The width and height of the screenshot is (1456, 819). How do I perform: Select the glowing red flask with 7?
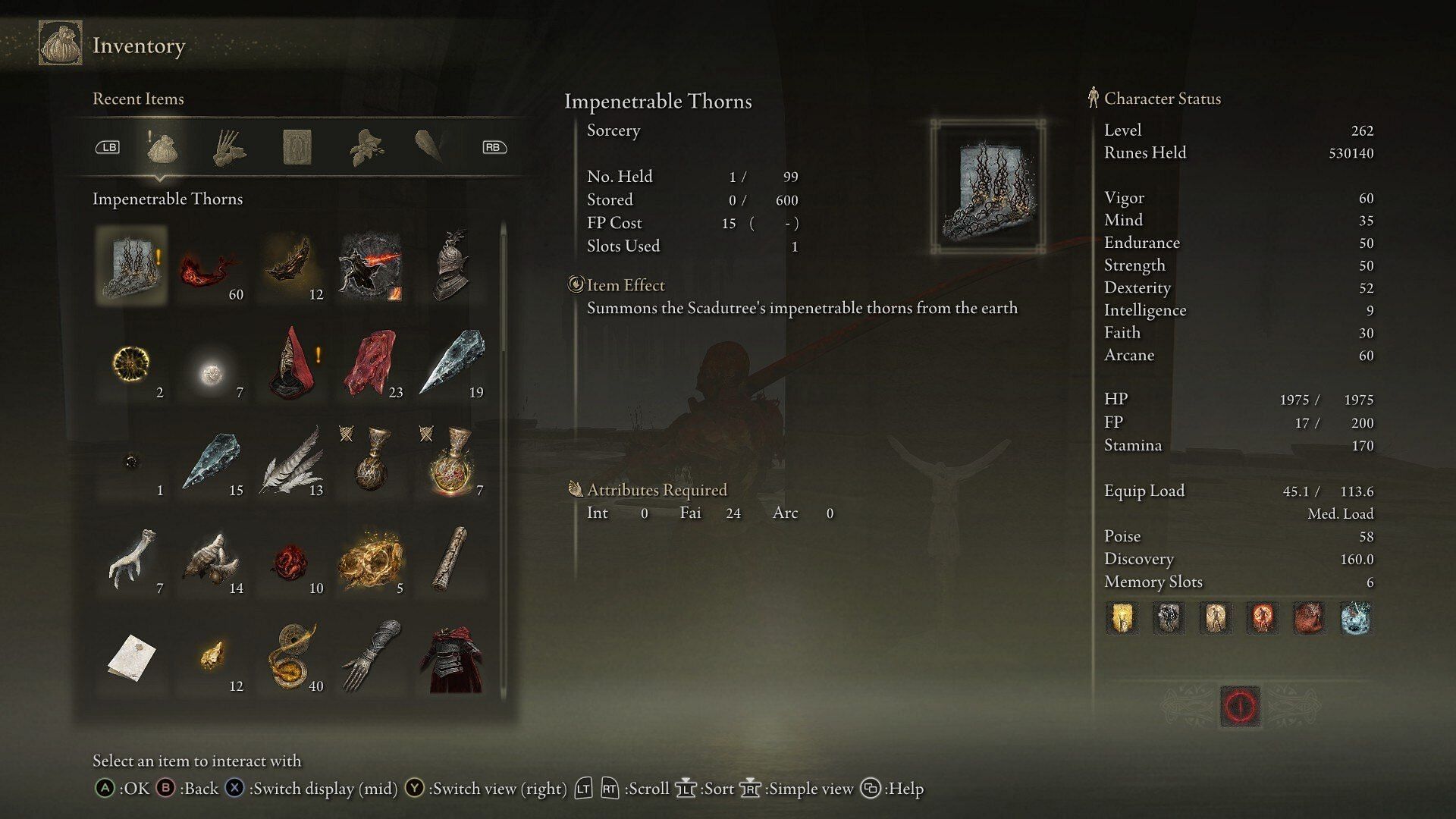coord(451,462)
